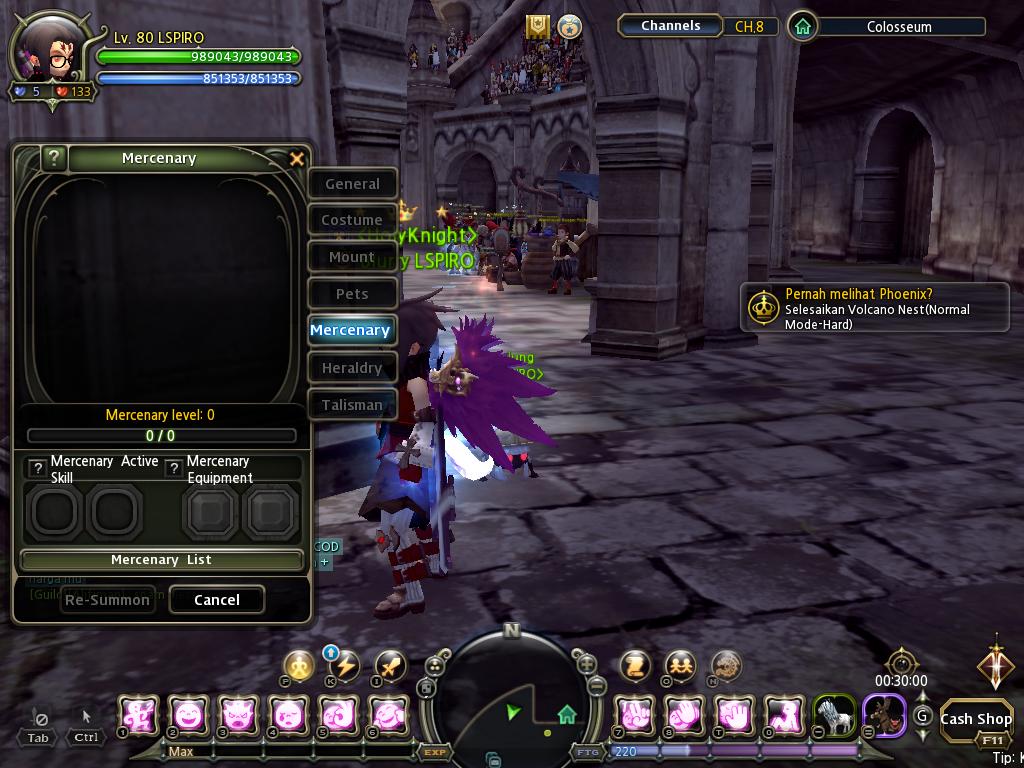Open the sword icon menu
This screenshot has width=1024, height=768.
390,666
